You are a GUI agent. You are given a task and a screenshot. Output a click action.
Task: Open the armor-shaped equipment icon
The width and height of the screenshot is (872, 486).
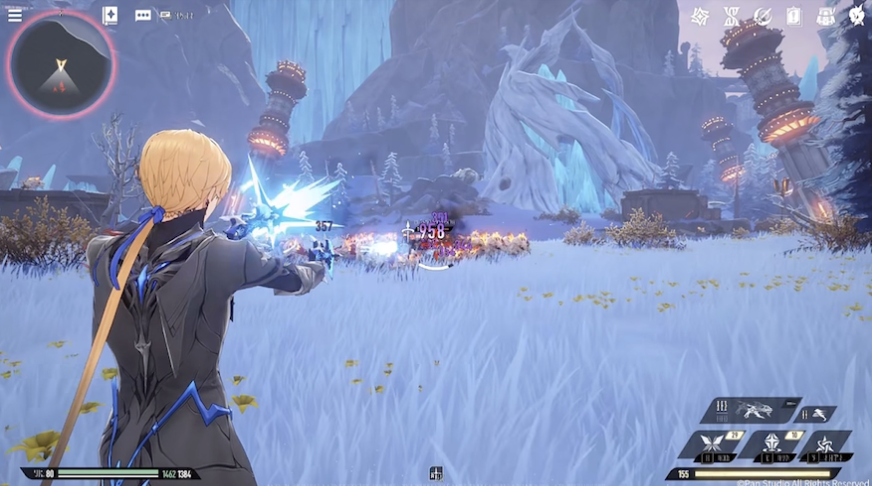(x=826, y=16)
